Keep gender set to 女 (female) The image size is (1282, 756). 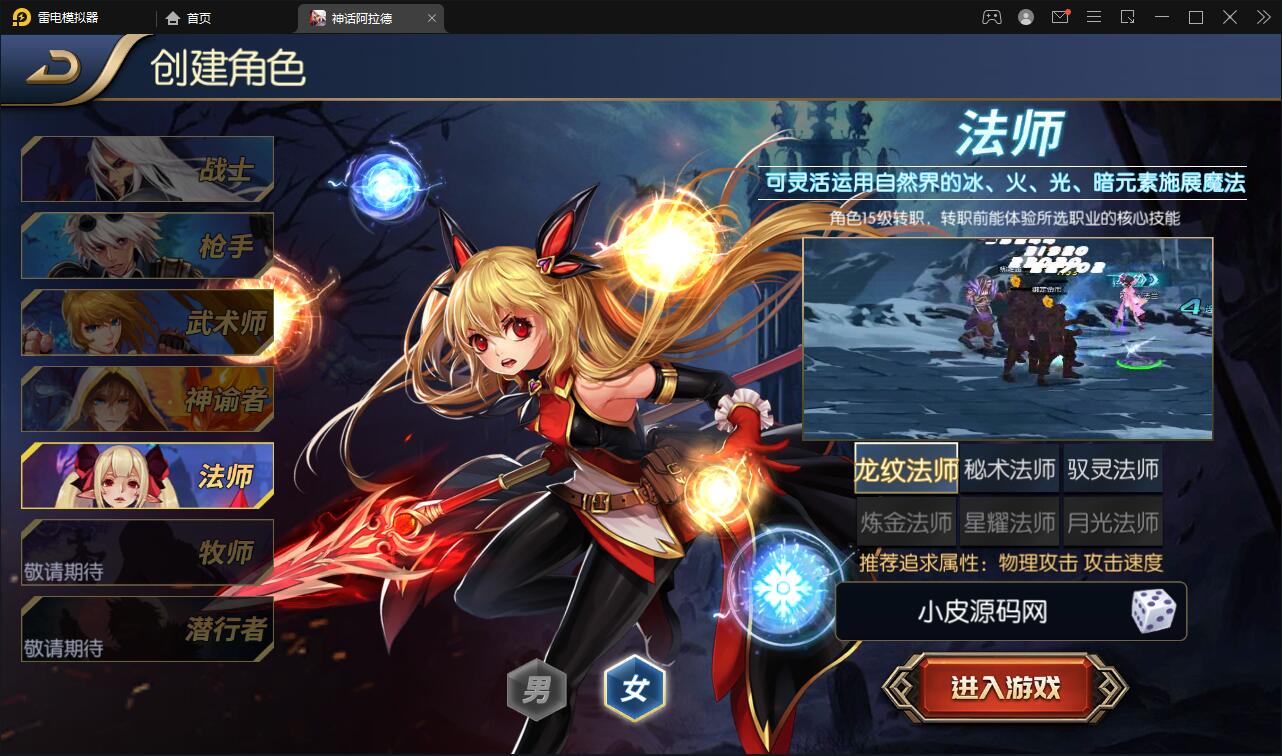coord(635,688)
